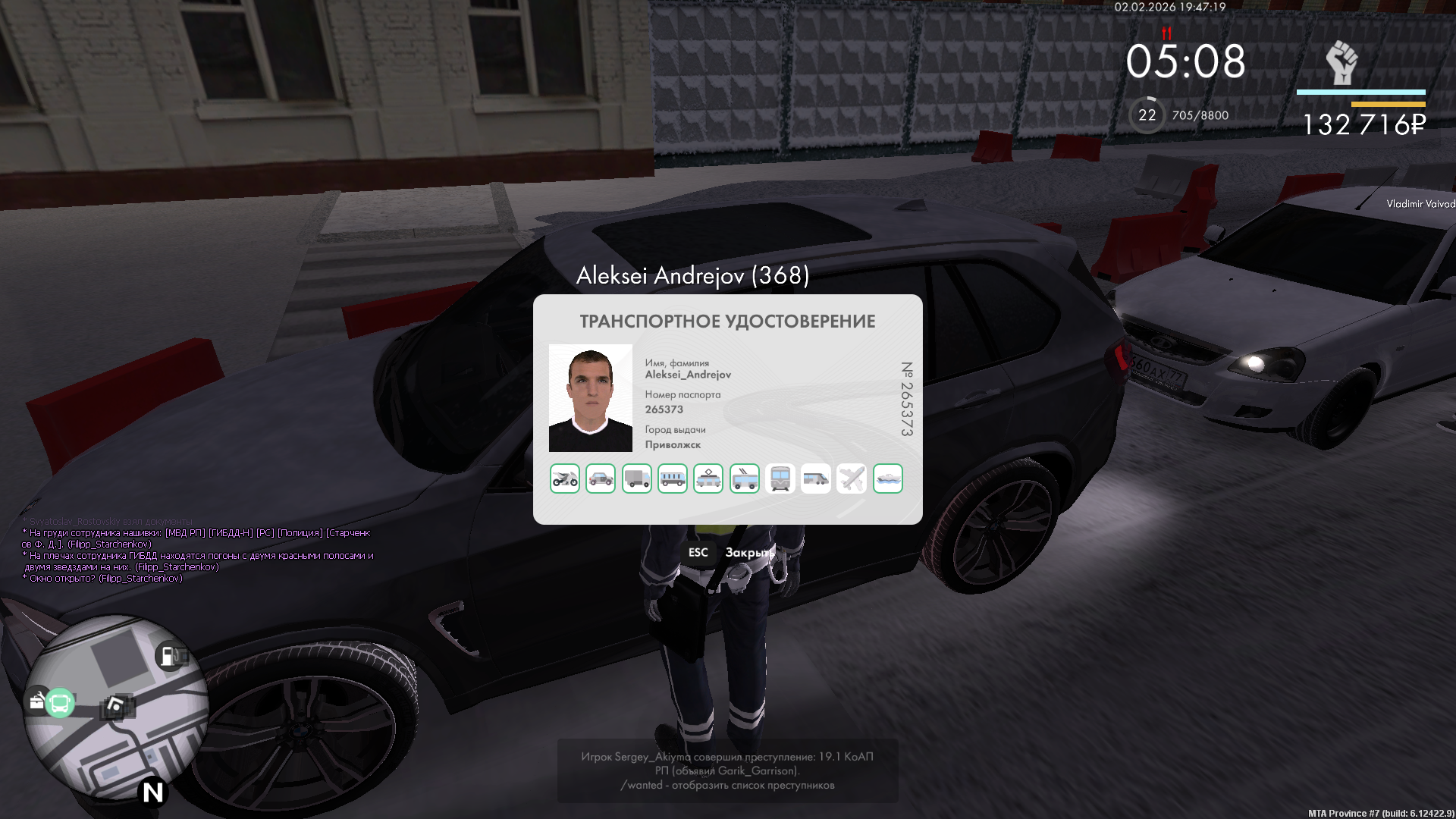Click the chat log messages
Screen dimensions: 1456x819
pyautogui.click(x=199, y=555)
